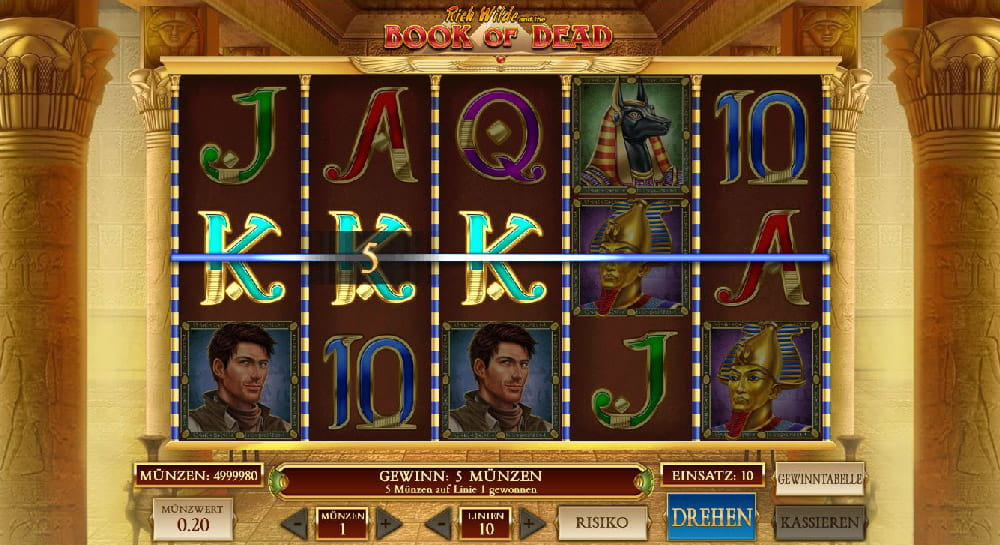Open the Risiko gamble feature
Screen dimensions: 1000x545
602,522
